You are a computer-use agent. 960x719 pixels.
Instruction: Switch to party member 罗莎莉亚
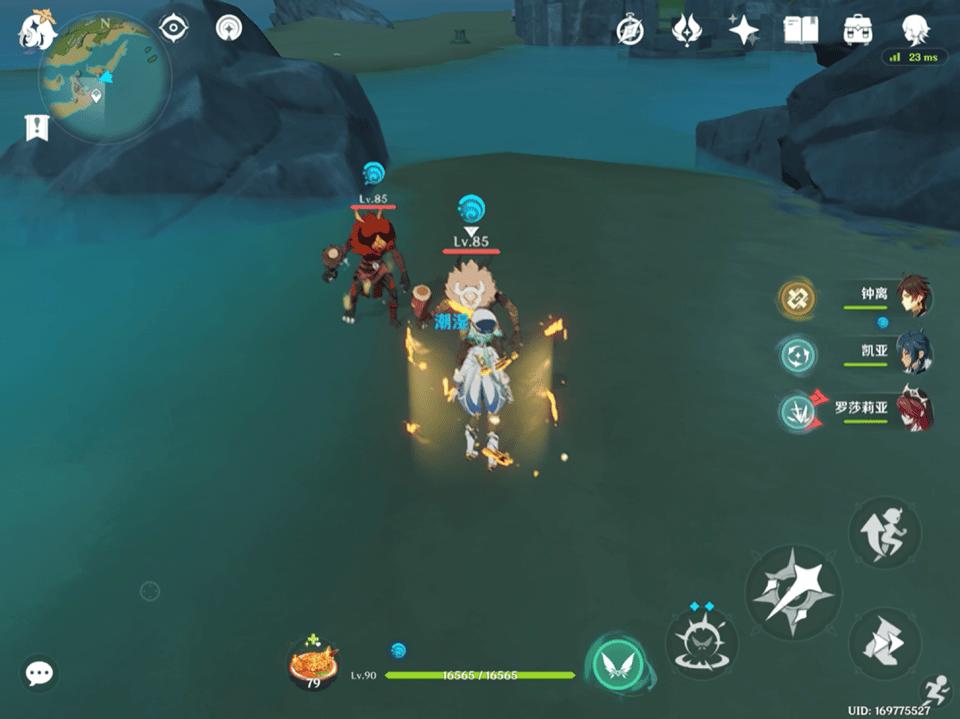click(912, 409)
